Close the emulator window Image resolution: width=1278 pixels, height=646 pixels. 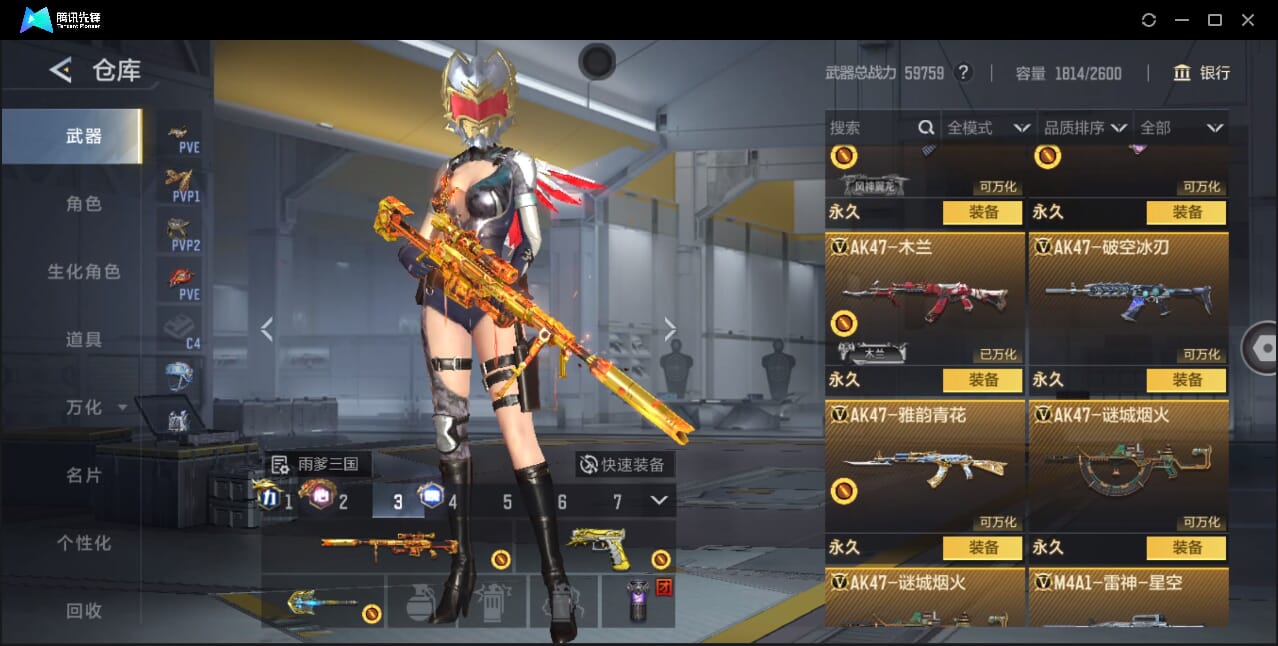click(x=1247, y=20)
